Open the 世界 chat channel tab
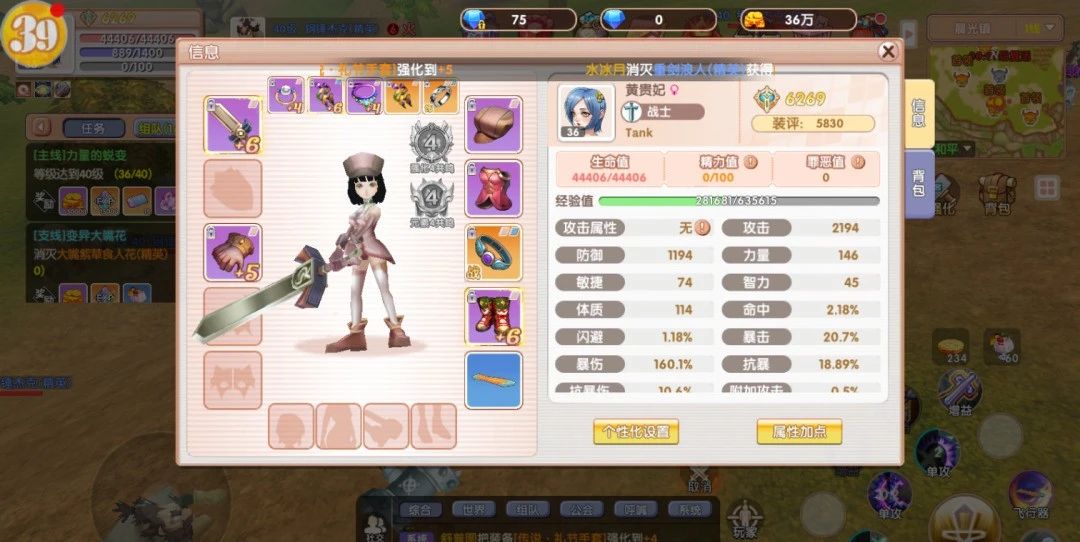The width and height of the screenshot is (1080, 542). 473,510
